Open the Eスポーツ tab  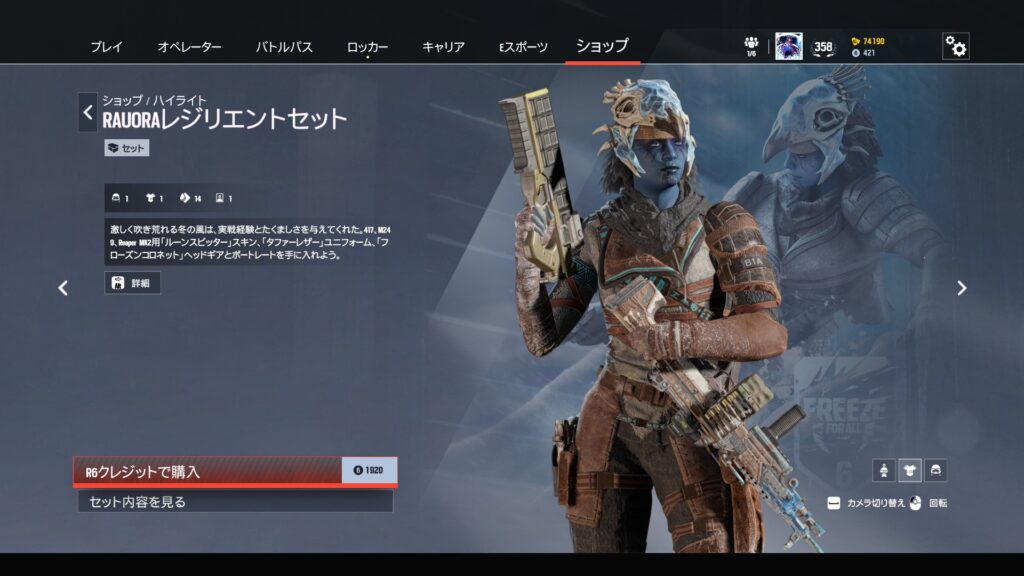tap(523, 47)
